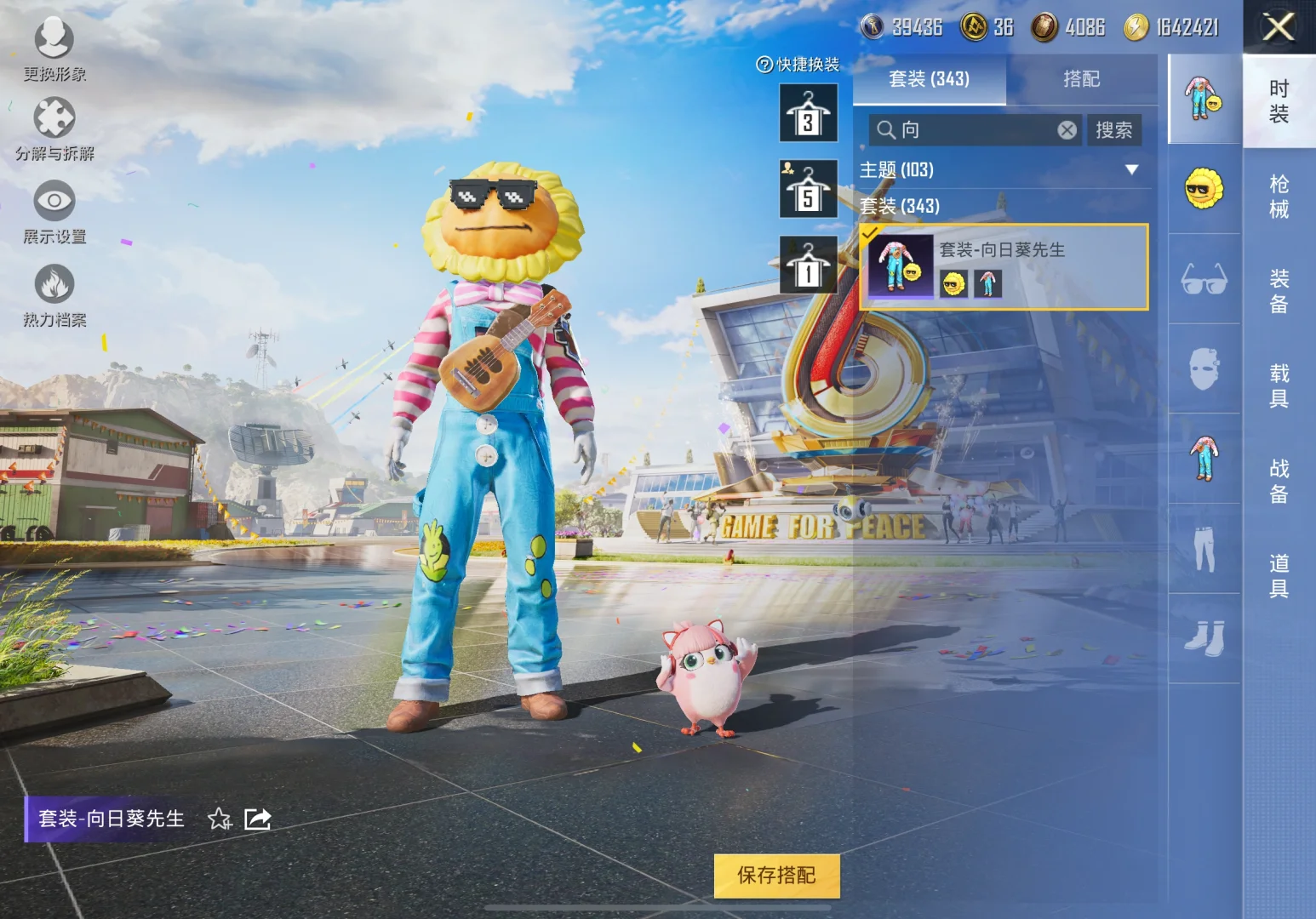Close the wardrobe with the X button

point(1279,27)
